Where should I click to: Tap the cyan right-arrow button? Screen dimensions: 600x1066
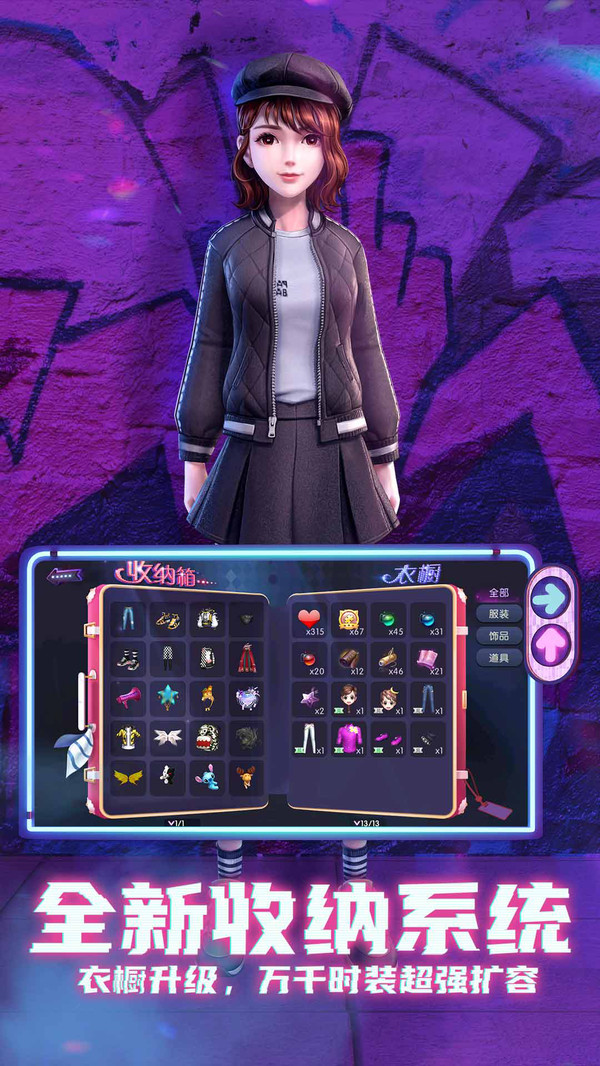[551, 597]
